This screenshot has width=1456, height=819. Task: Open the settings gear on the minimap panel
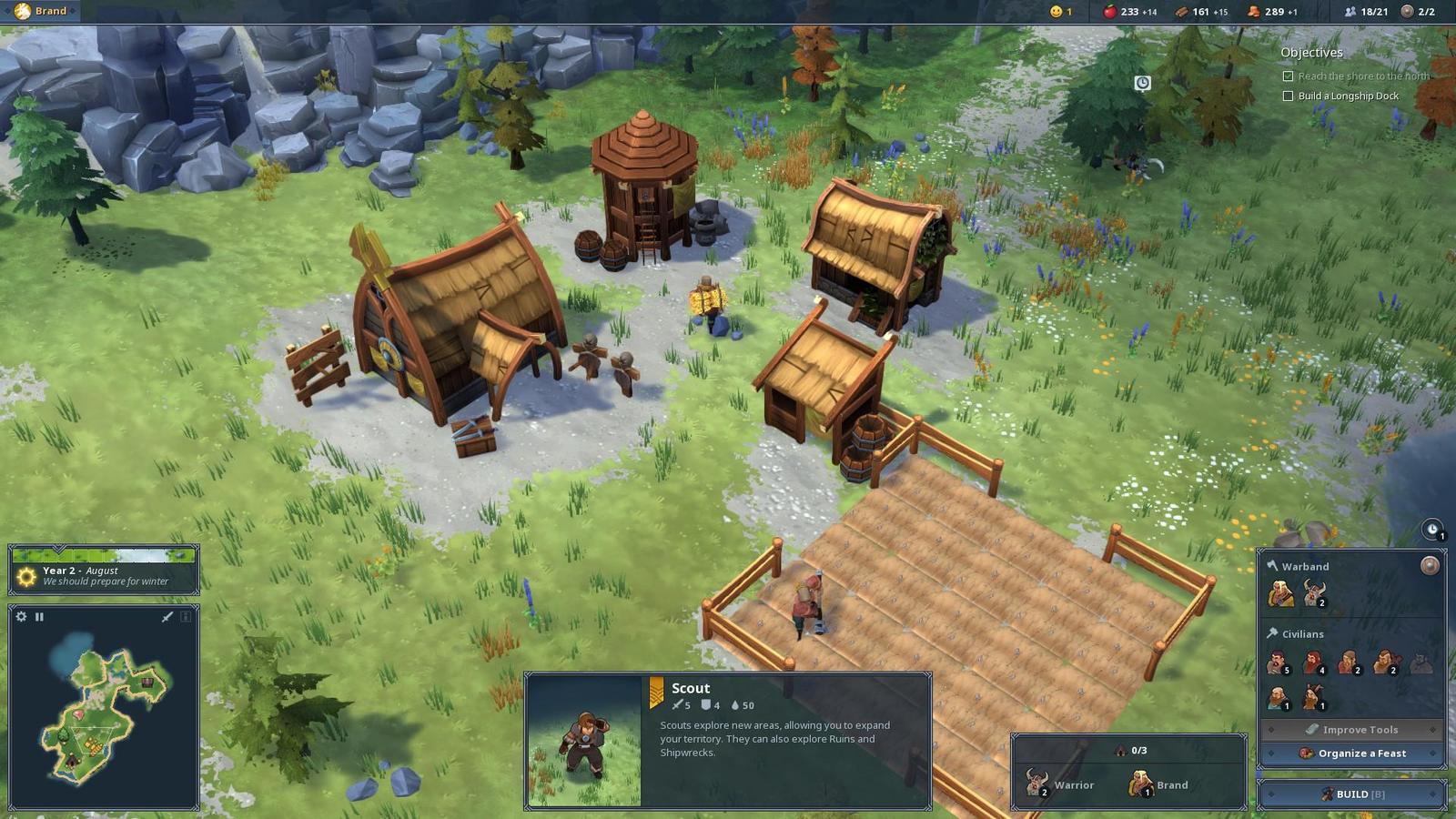(x=21, y=616)
